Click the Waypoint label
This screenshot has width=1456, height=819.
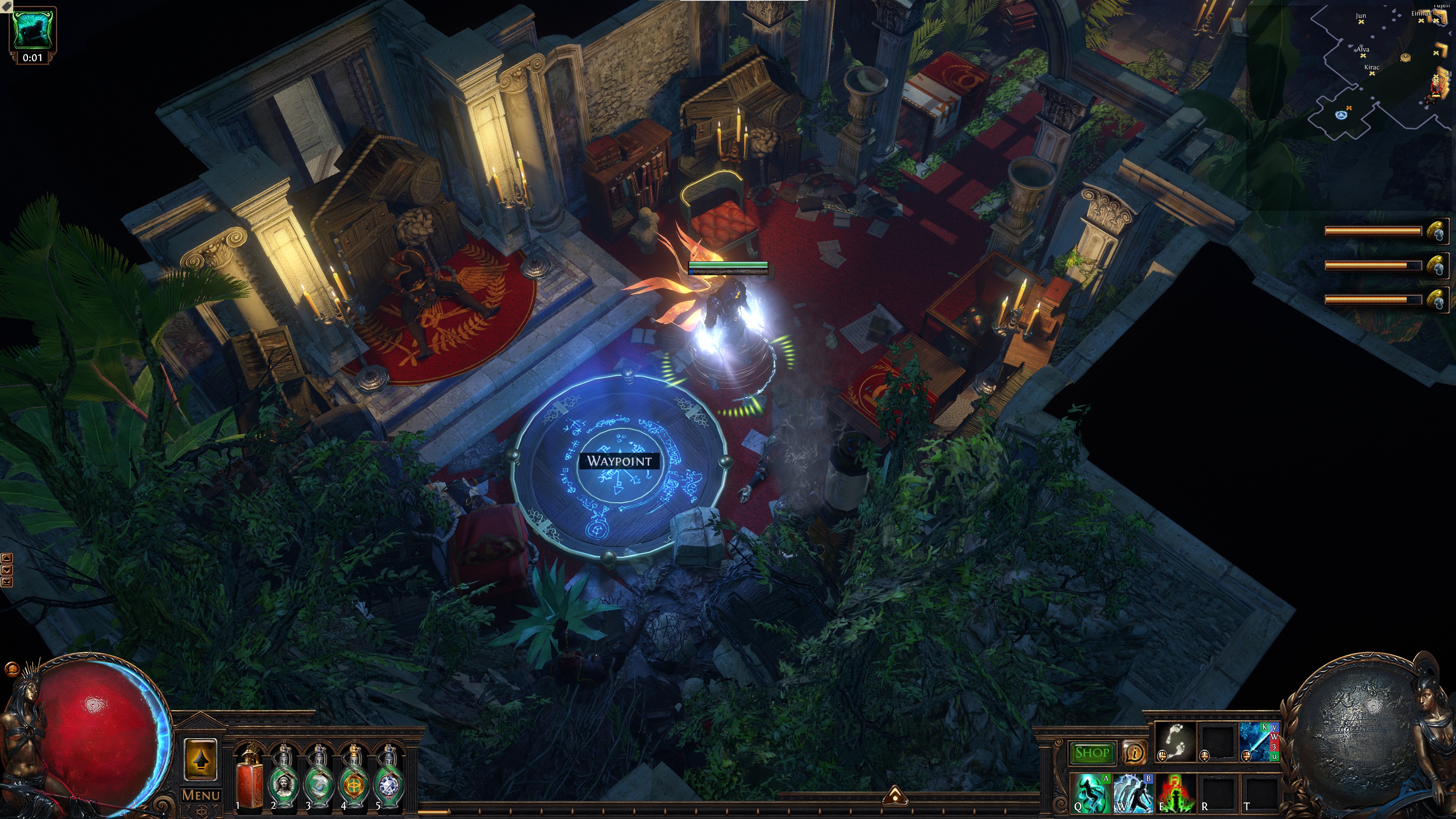pyautogui.click(x=619, y=461)
